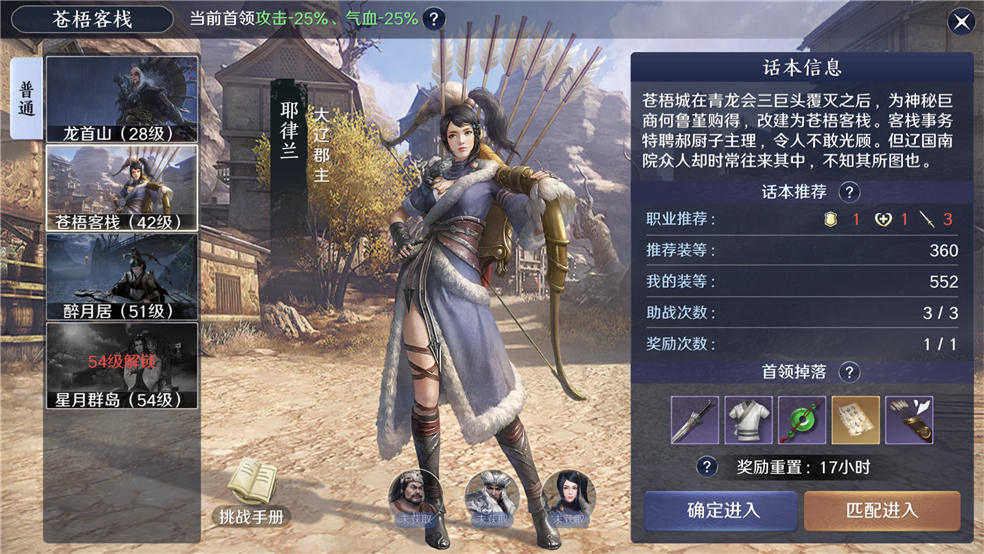
Task: Open the 首领掉落 help tooltip
Action: (x=849, y=372)
